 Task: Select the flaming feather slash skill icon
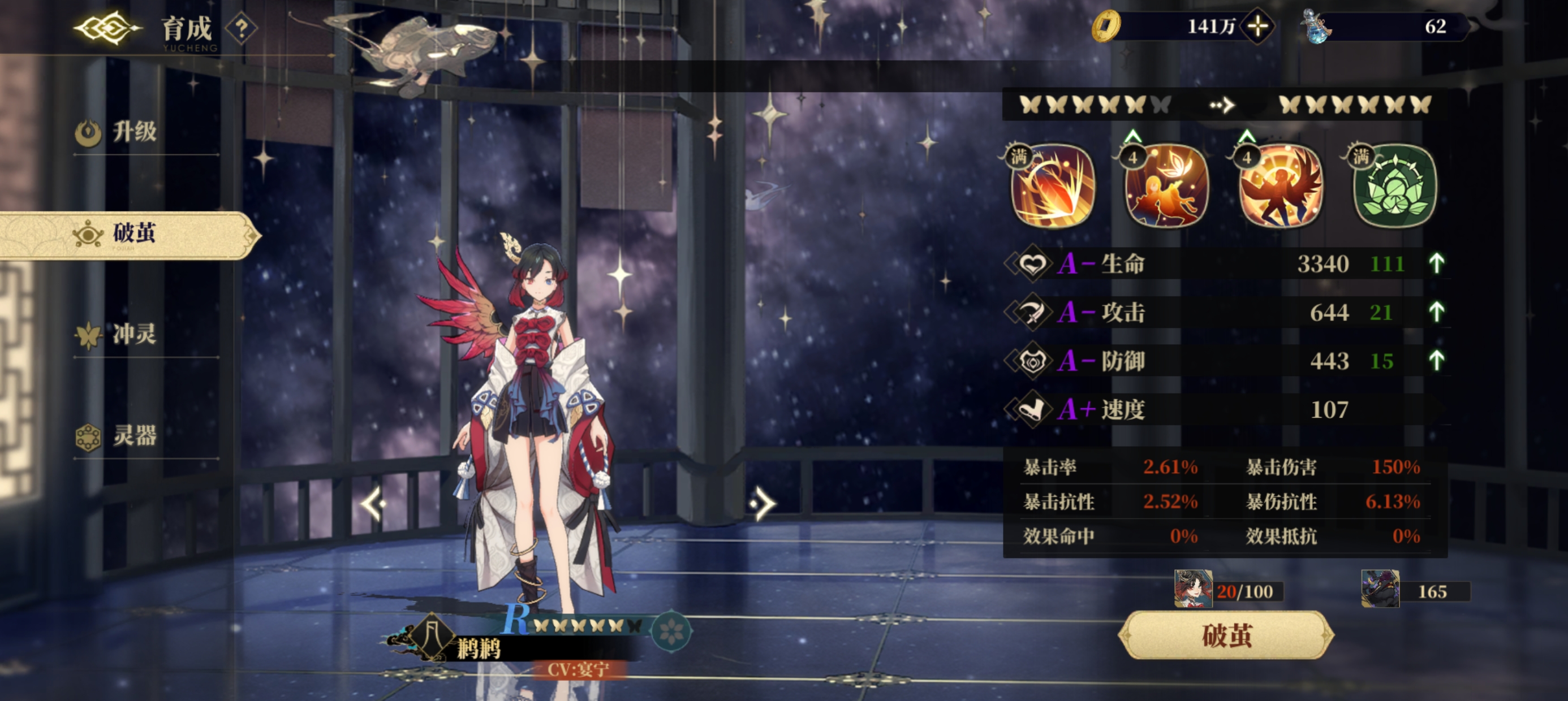coord(1053,187)
